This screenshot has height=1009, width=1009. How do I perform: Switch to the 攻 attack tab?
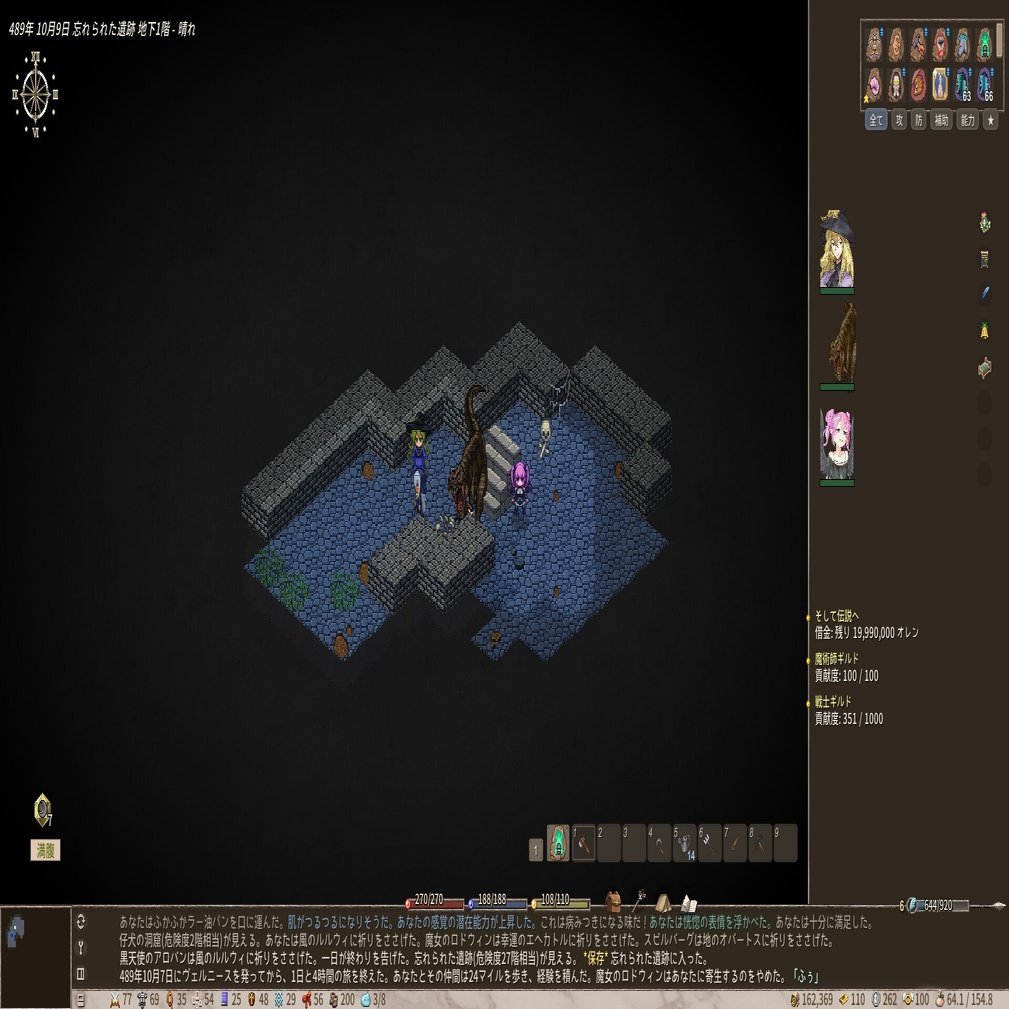click(899, 120)
